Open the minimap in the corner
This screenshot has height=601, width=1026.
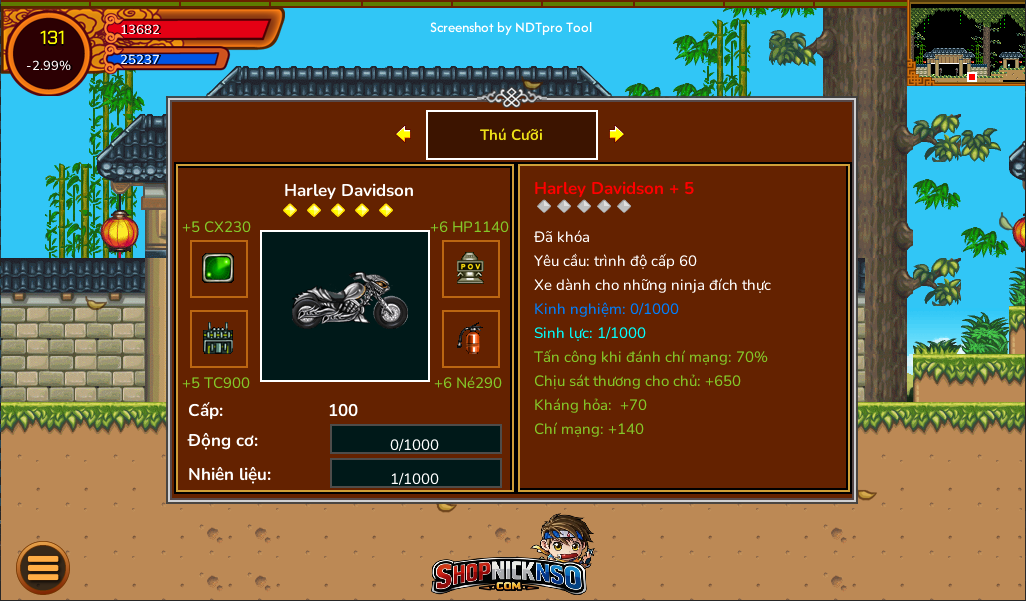(x=966, y=45)
